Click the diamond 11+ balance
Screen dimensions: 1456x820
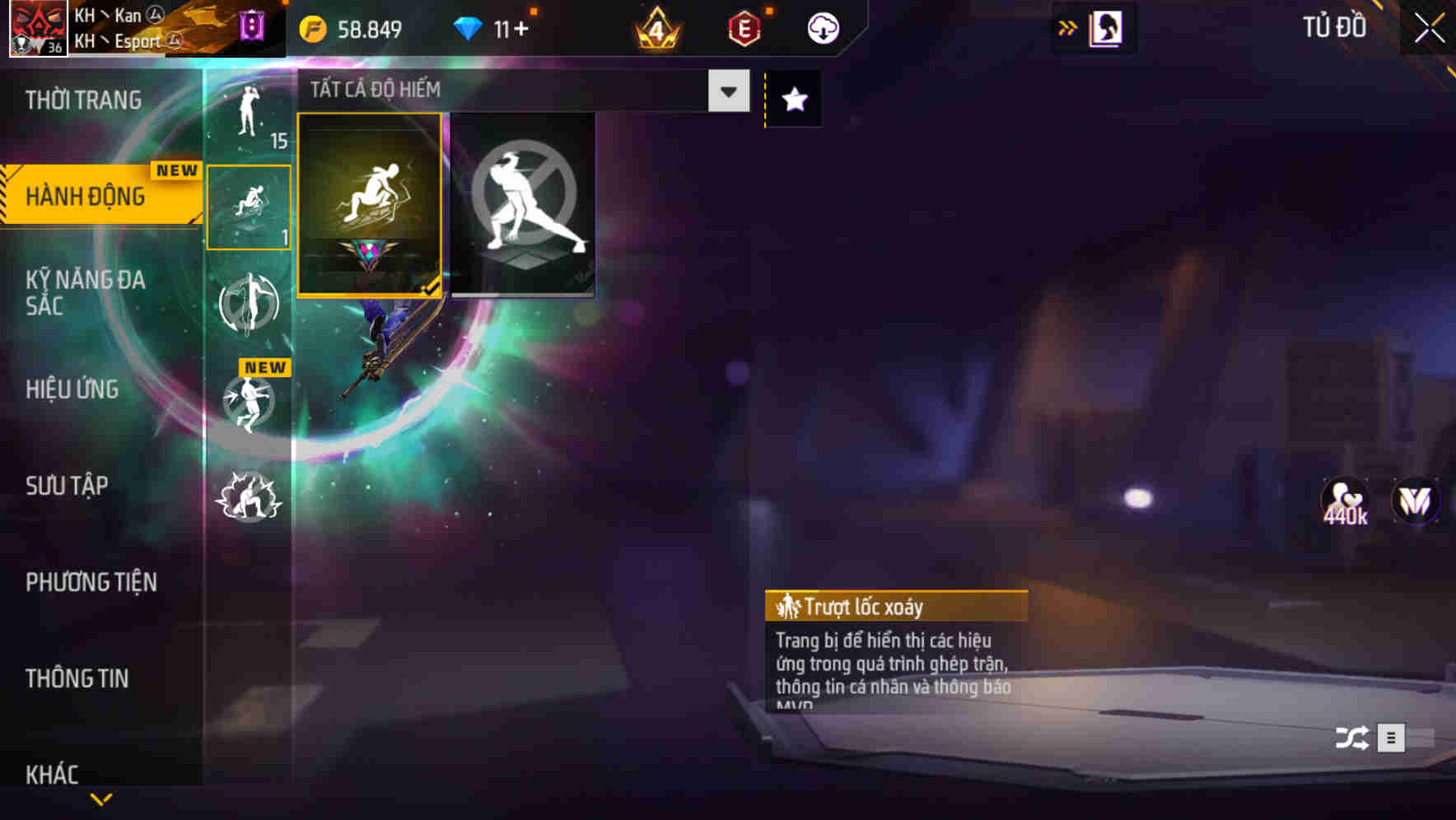[x=489, y=27]
